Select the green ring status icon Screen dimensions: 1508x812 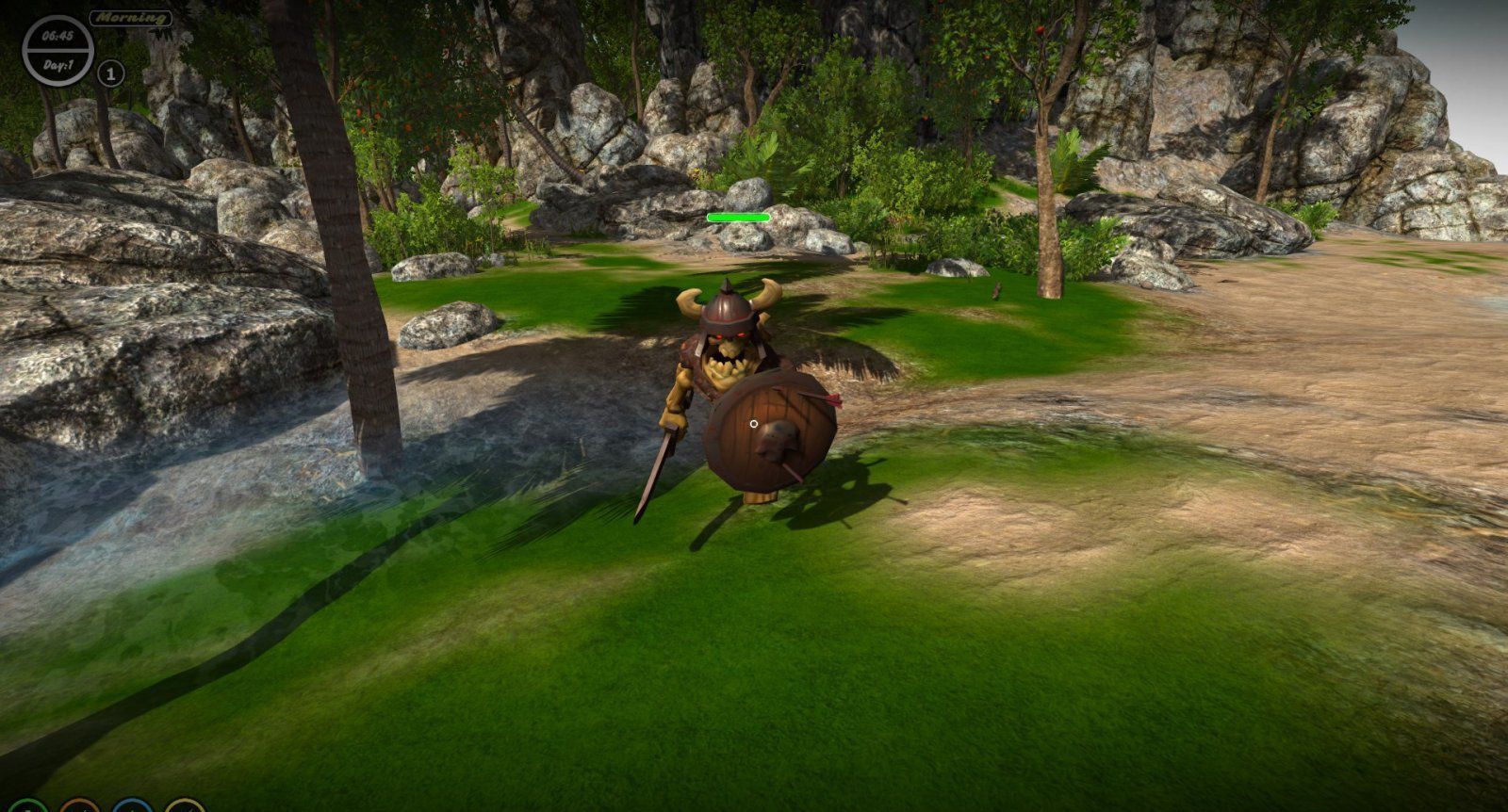26,808
